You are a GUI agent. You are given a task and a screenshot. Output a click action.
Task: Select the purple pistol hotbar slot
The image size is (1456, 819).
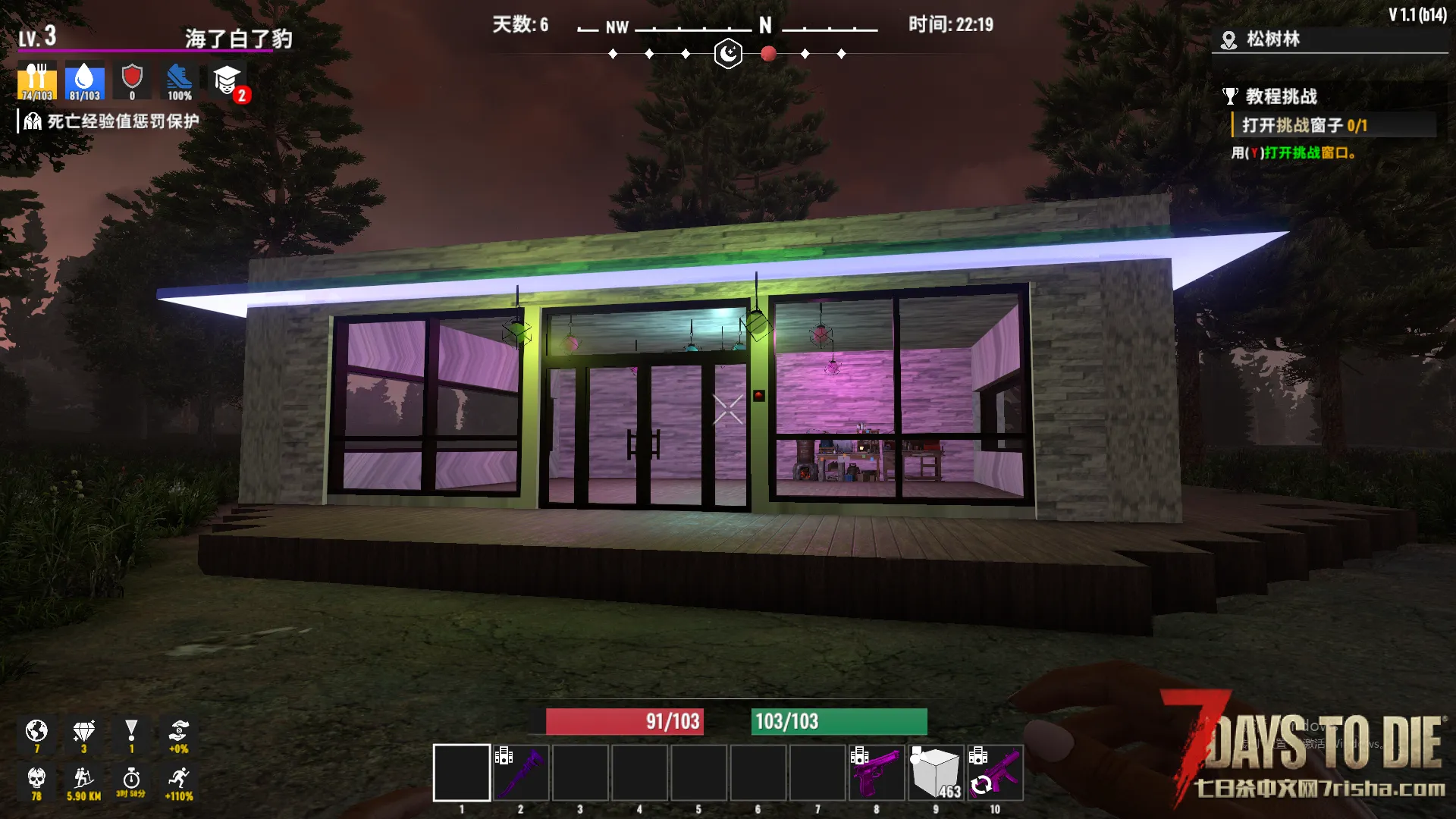point(877,773)
